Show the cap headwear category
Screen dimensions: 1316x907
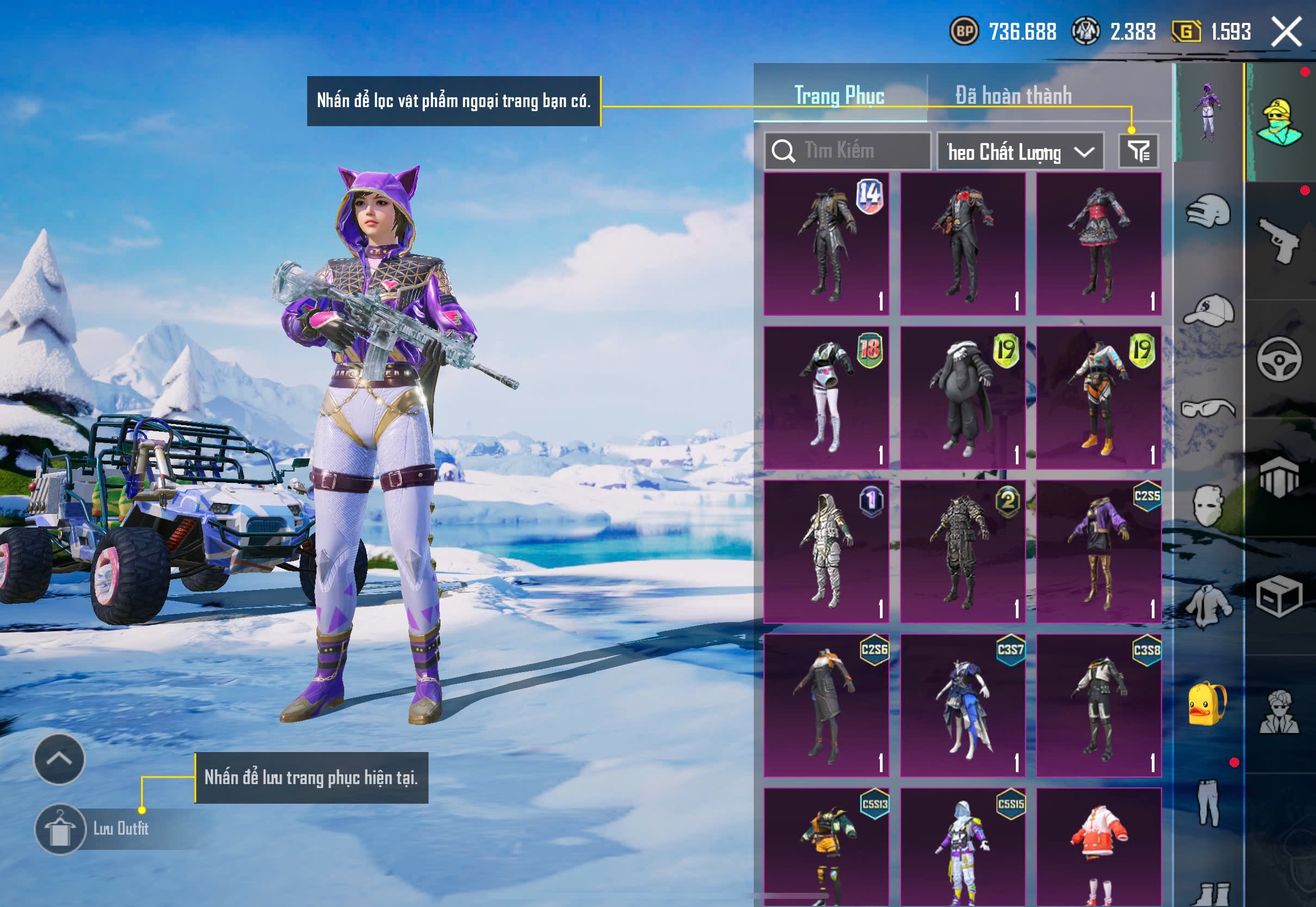(1208, 310)
